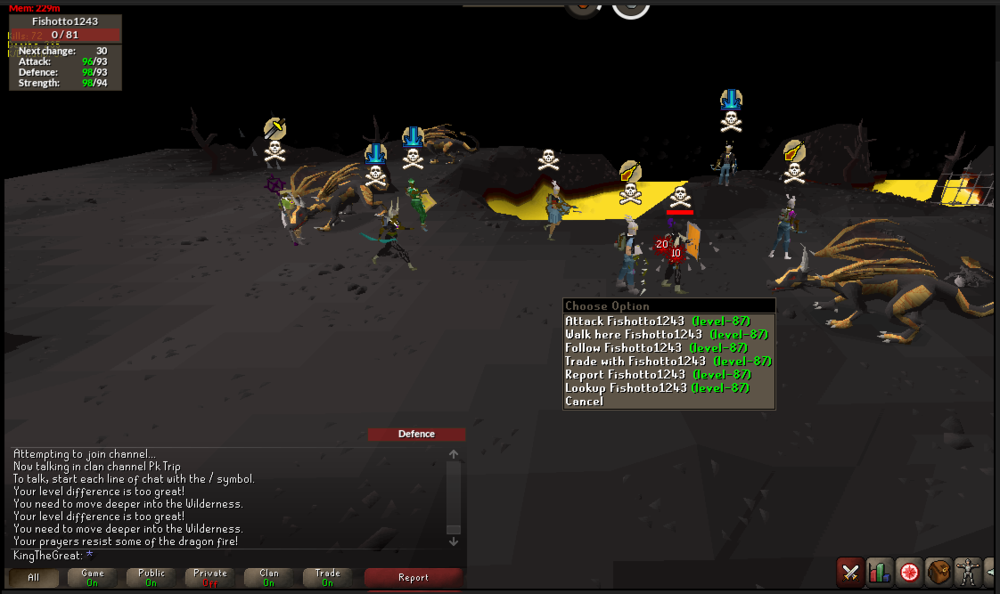Click the chat scroll-up arrow
Image resolution: width=1000 pixels, height=594 pixels.
point(453,454)
